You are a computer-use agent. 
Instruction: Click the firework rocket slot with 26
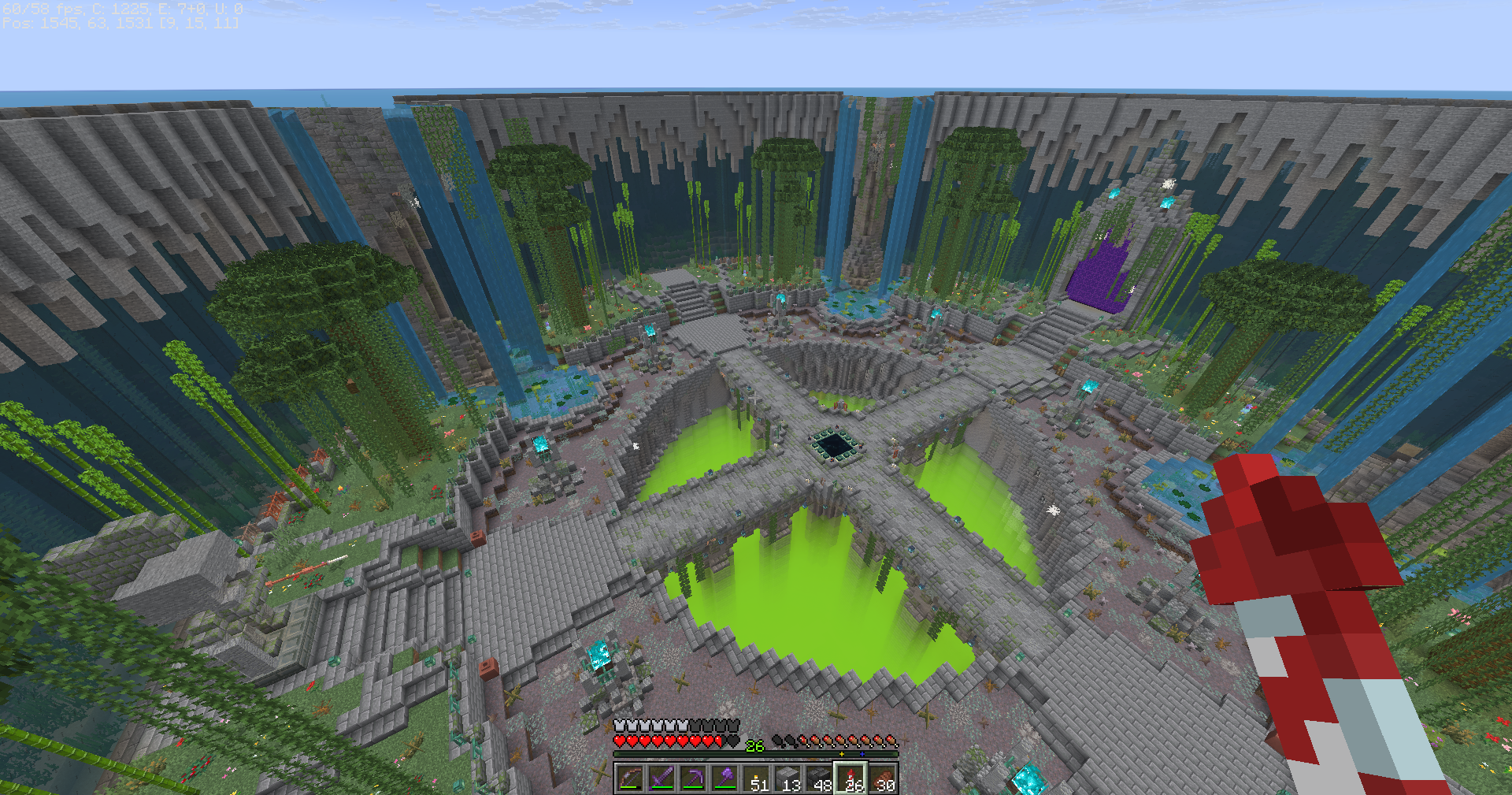(850, 778)
